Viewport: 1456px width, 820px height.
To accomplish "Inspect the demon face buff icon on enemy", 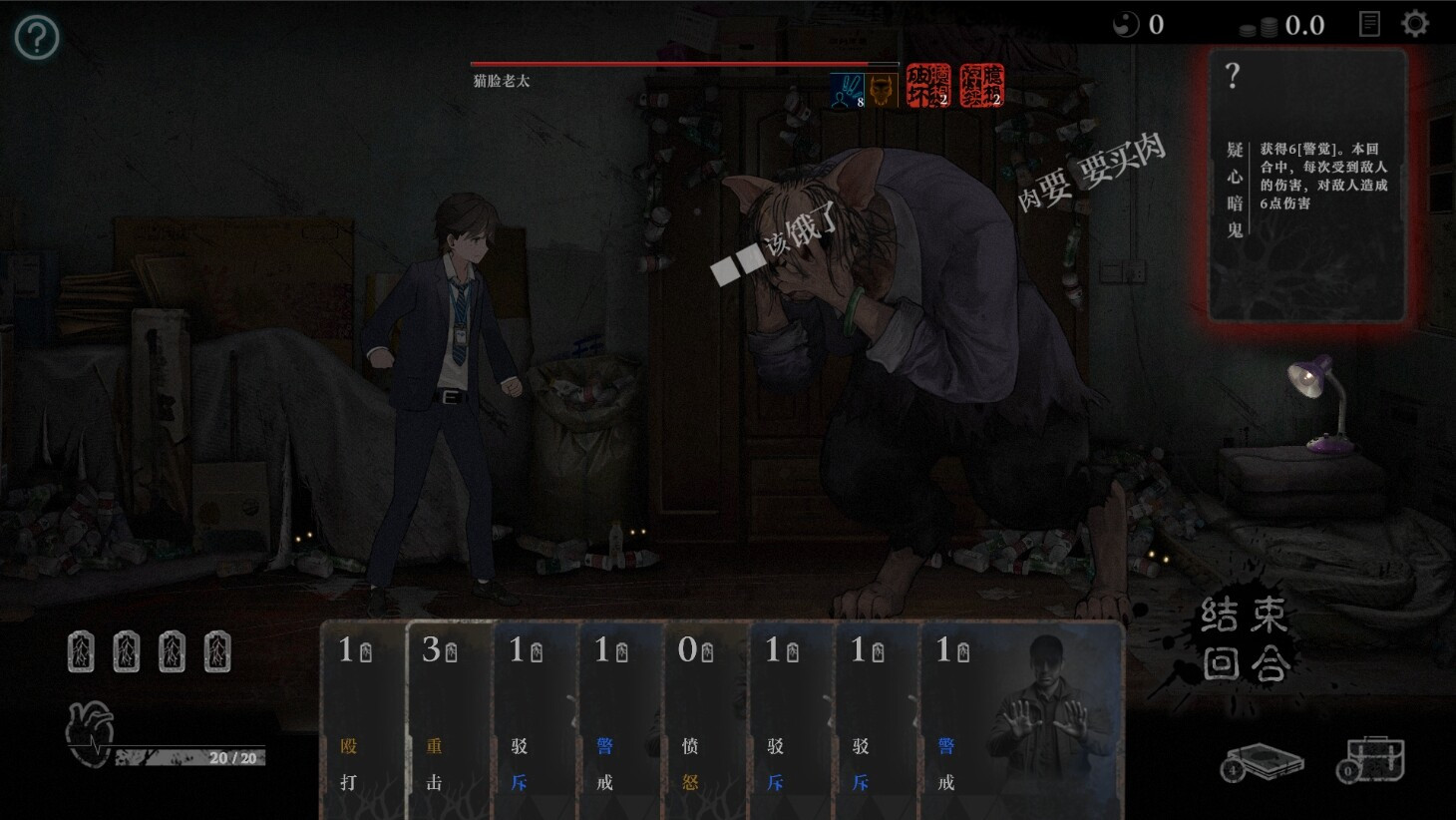I will click(x=884, y=88).
